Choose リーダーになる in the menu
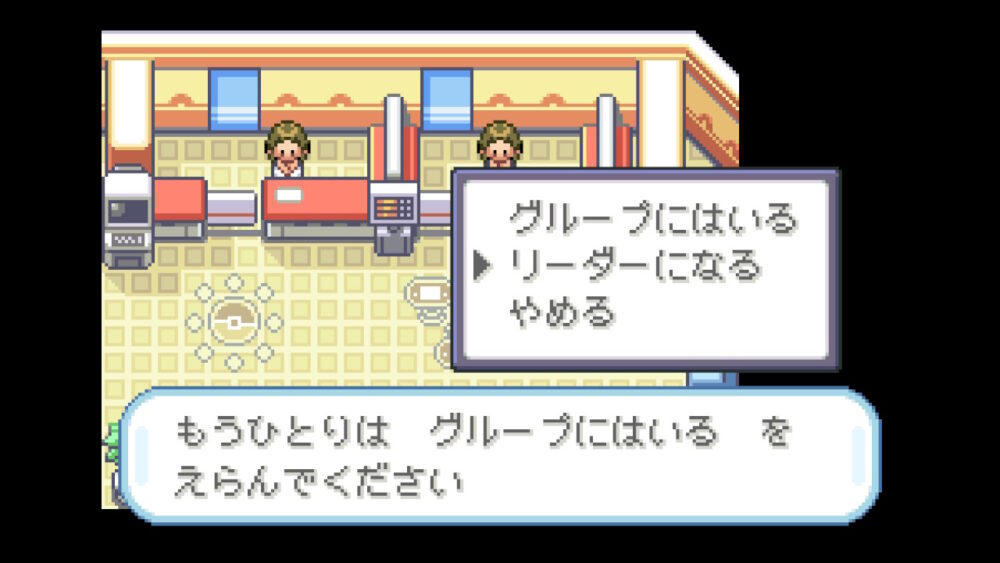This screenshot has width=1000, height=563. pos(635,265)
